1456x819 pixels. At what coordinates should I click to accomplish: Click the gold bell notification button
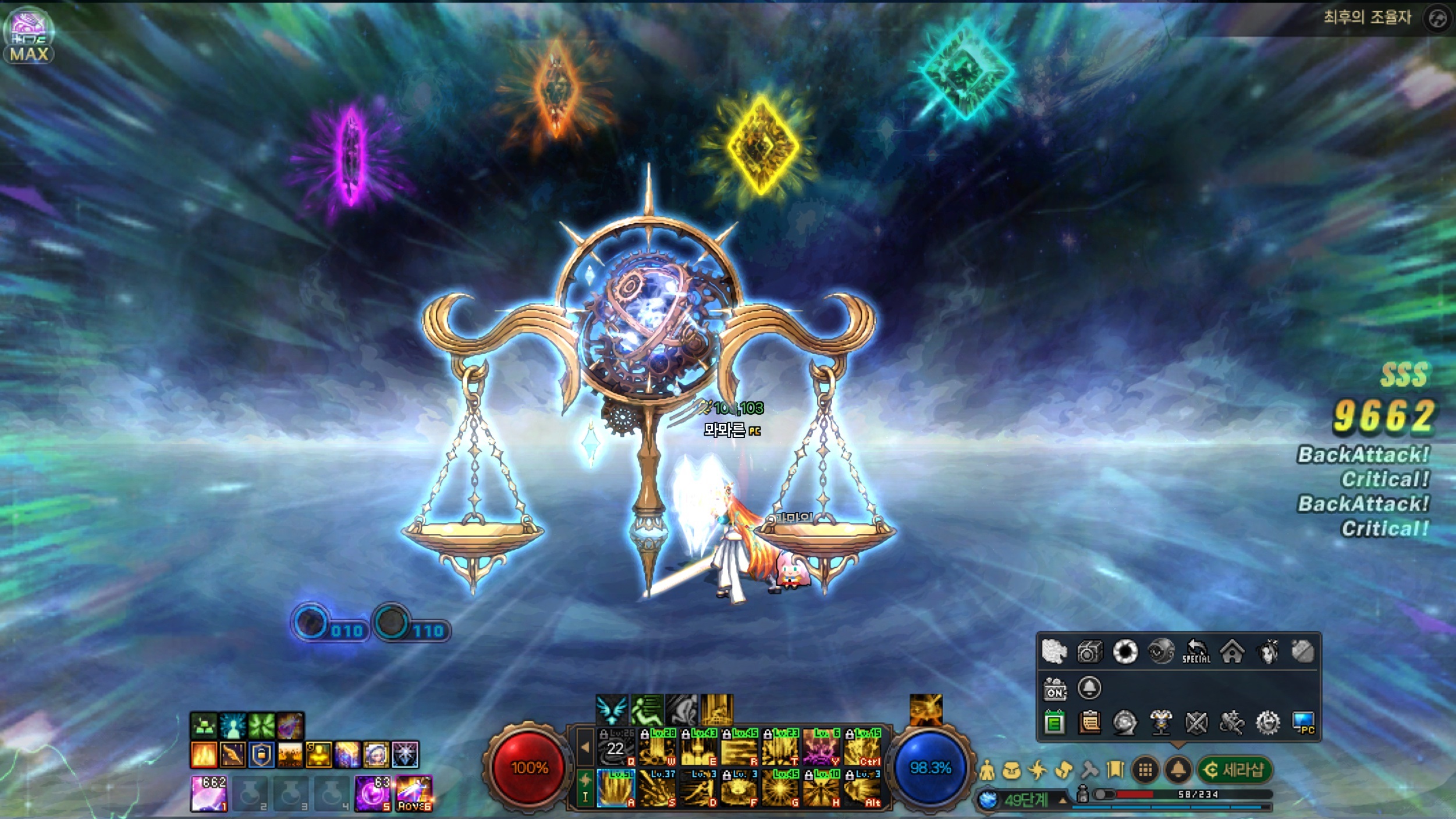point(1178,770)
